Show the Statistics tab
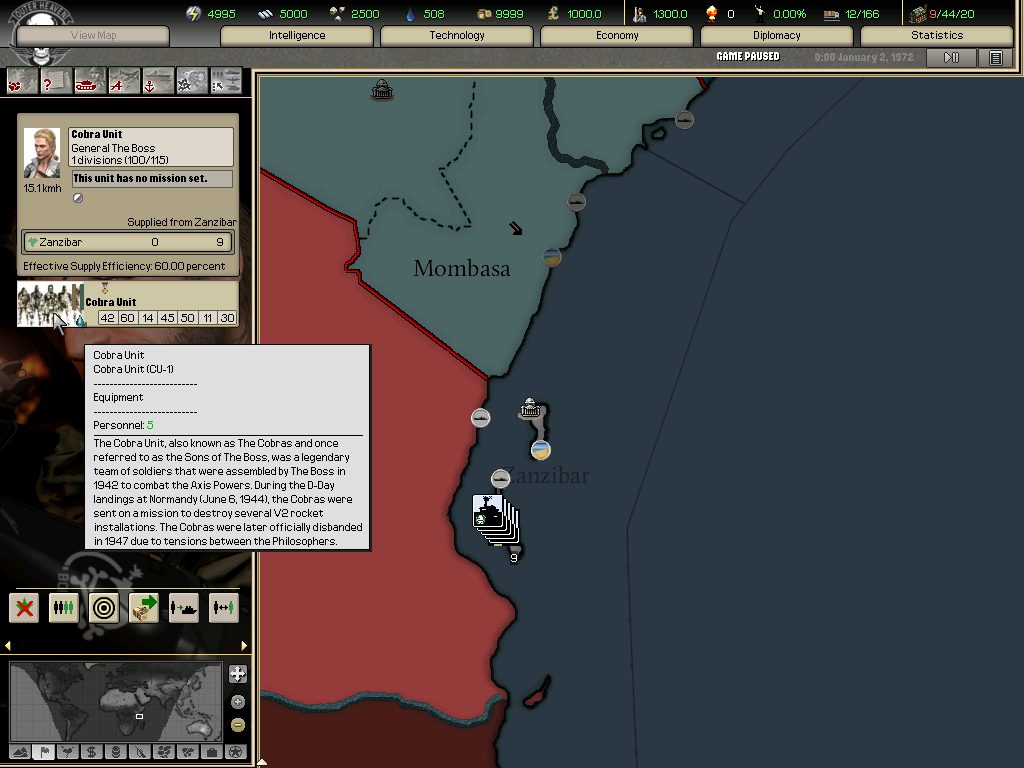1024x768 pixels. click(x=937, y=36)
